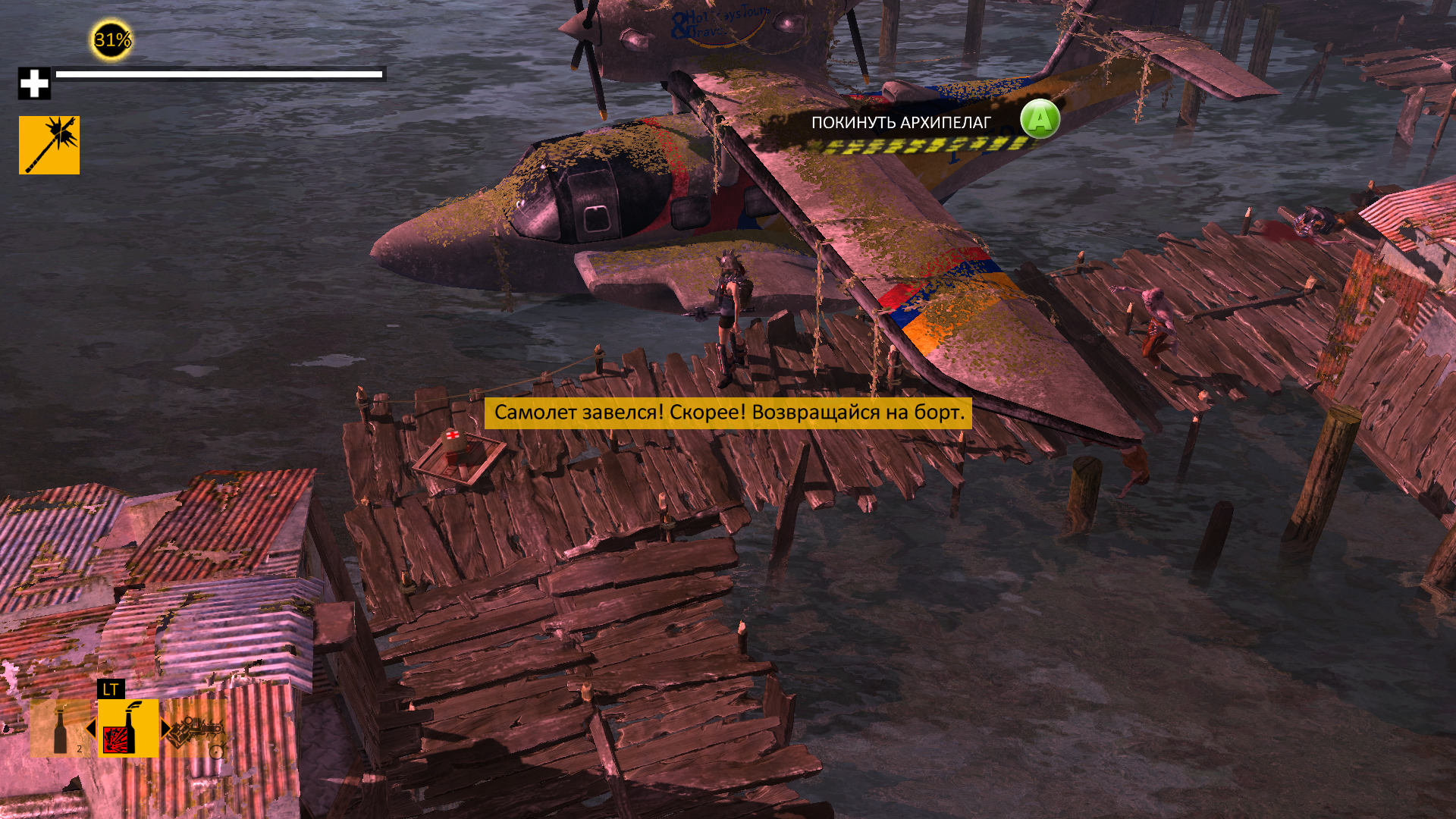Image resolution: width=1456 pixels, height=819 pixels.
Task: Click the left arrow of item selector
Action: (x=91, y=729)
